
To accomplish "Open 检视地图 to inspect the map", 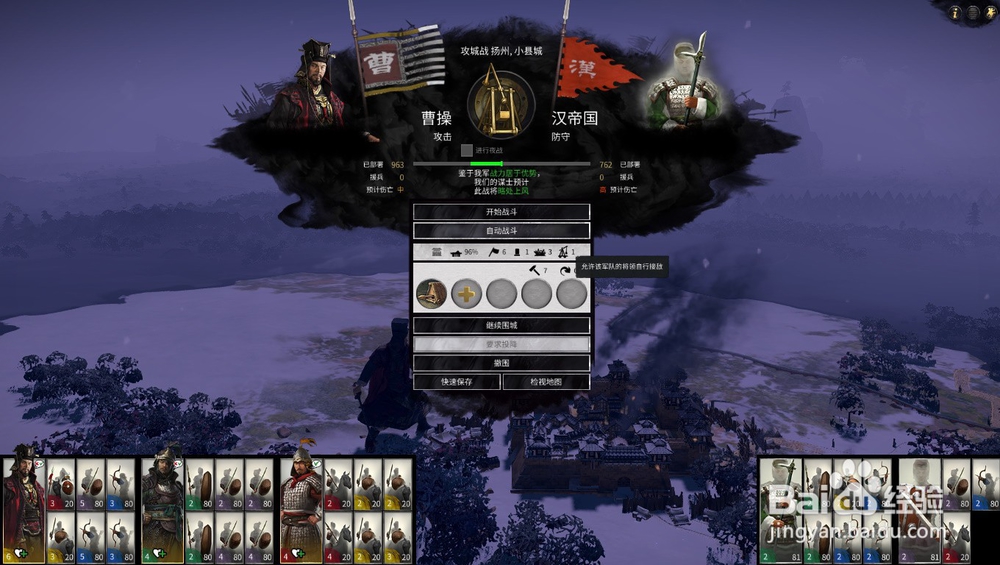I will point(546,382).
